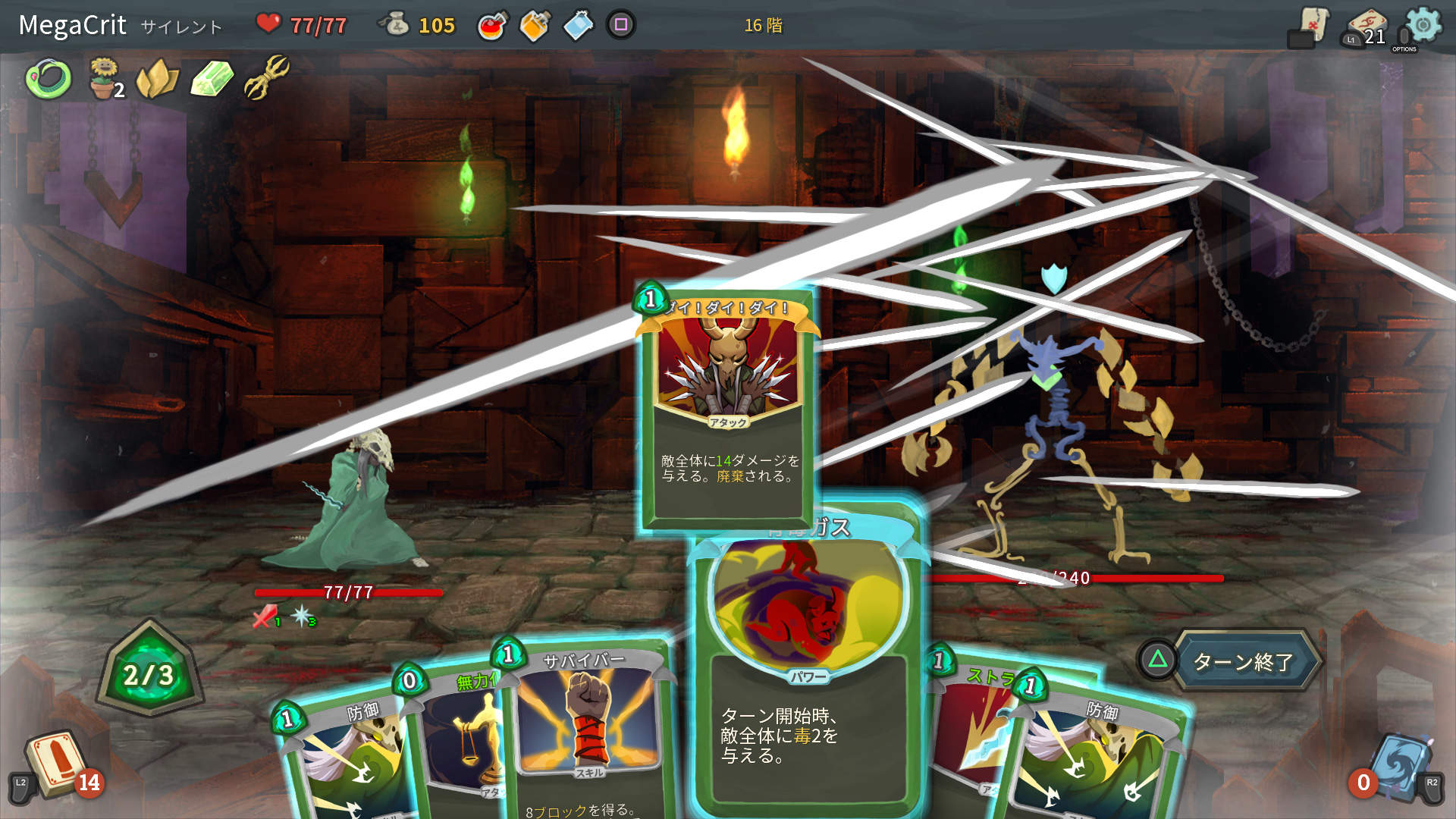Inspect the green emerald relic
Viewport: 1456px width, 819px height.
(x=209, y=78)
